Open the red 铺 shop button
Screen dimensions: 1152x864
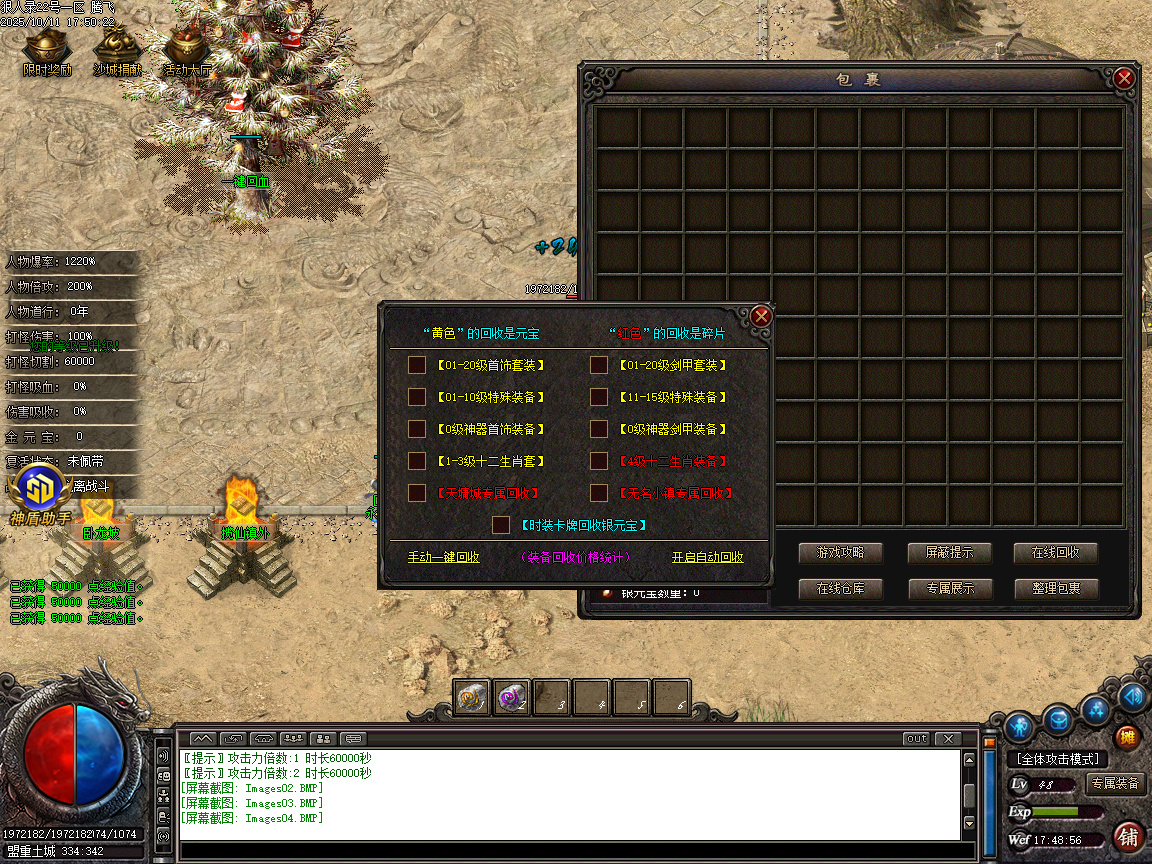1128,836
